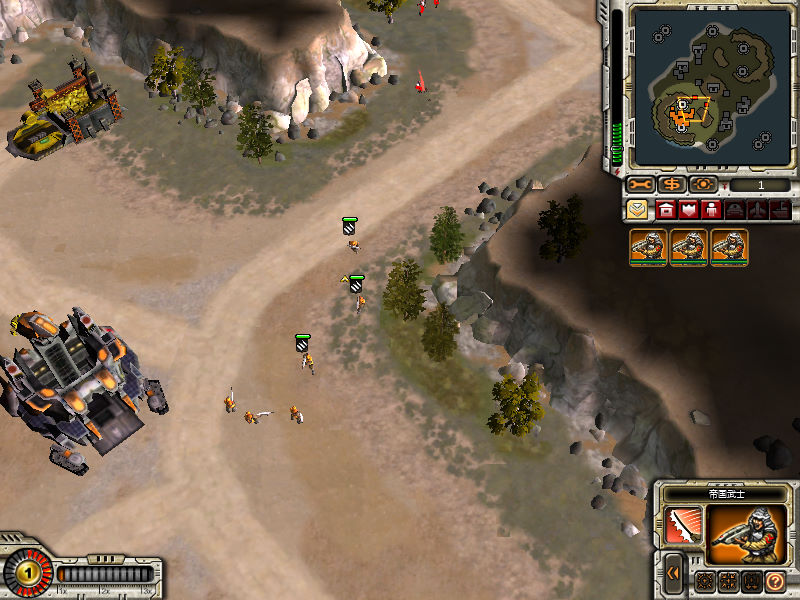Image resolution: width=800 pixels, height=600 pixels.
Task: Open the structures production tab
Action: 665,210
